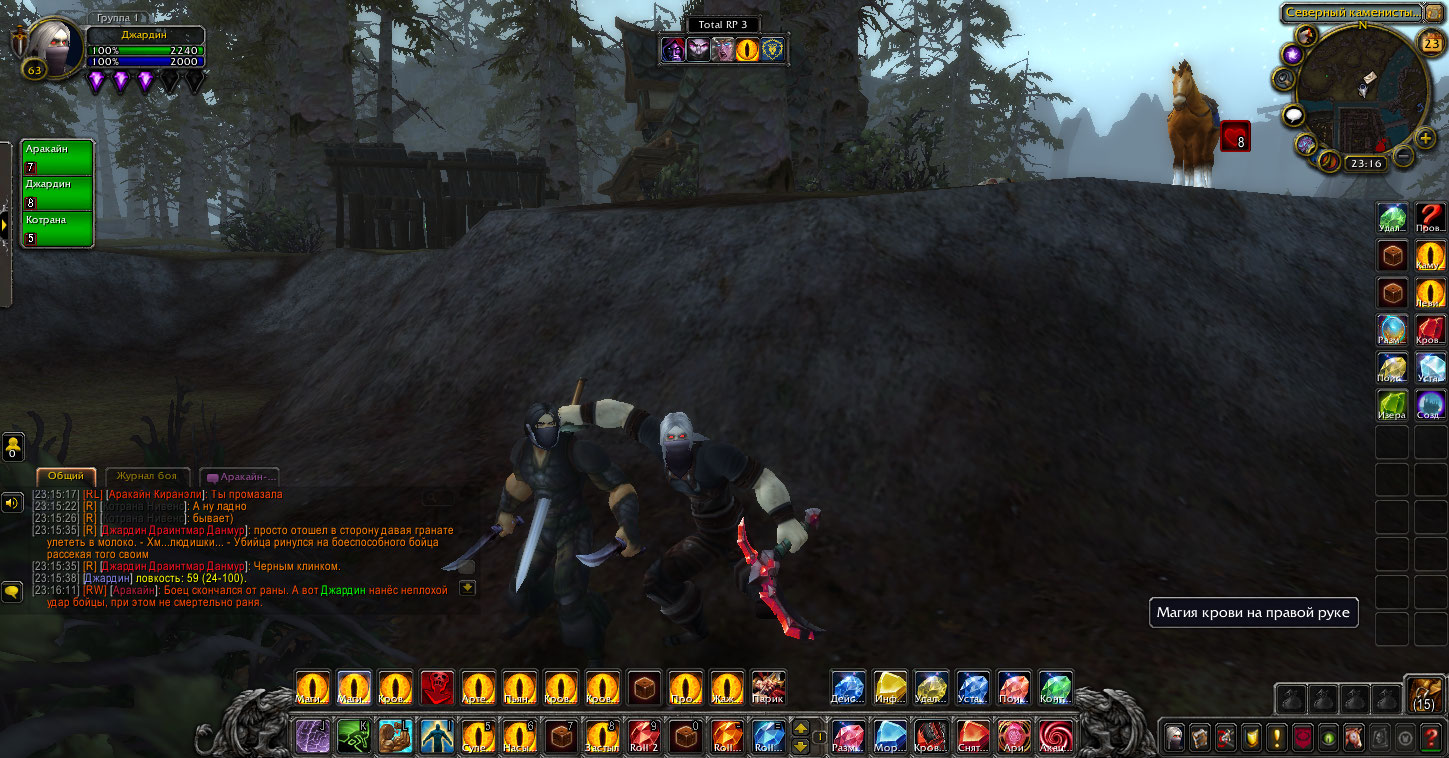Zoom in the minimap with plus button
This screenshot has width=1449, height=758.
click(x=1425, y=137)
